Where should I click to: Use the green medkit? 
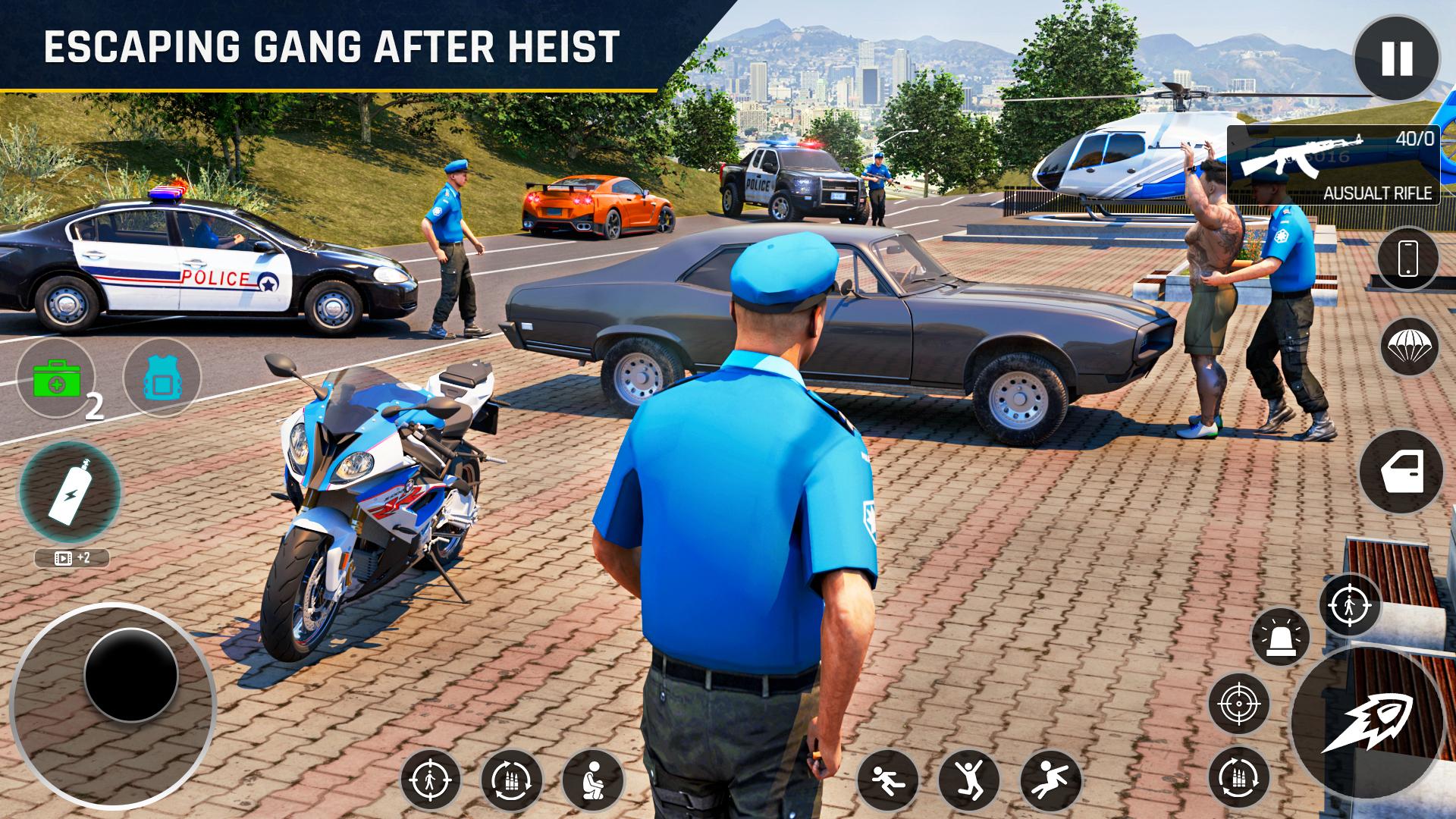pyautogui.click(x=56, y=378)
